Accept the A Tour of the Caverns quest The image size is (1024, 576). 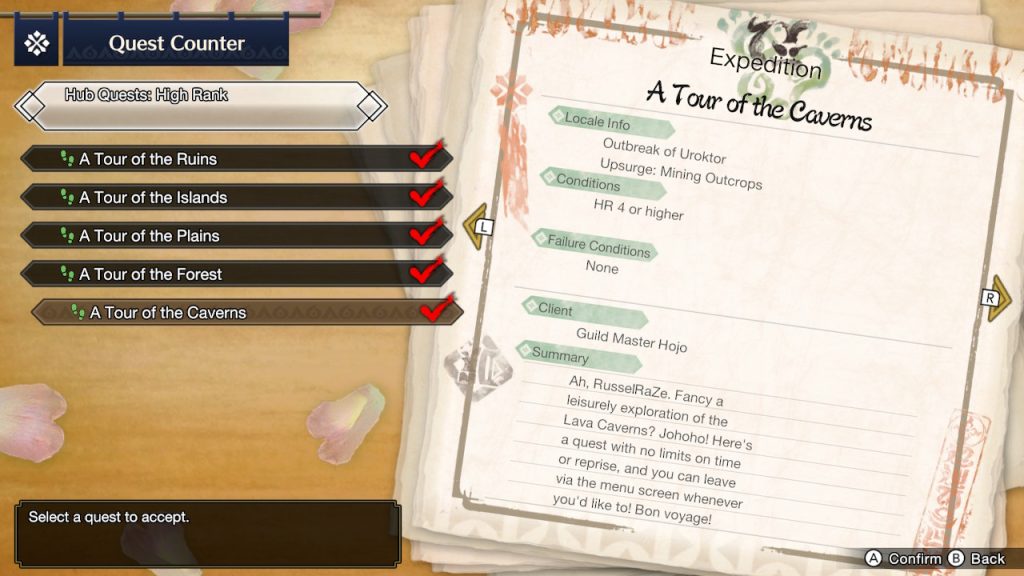click(246, 313)
